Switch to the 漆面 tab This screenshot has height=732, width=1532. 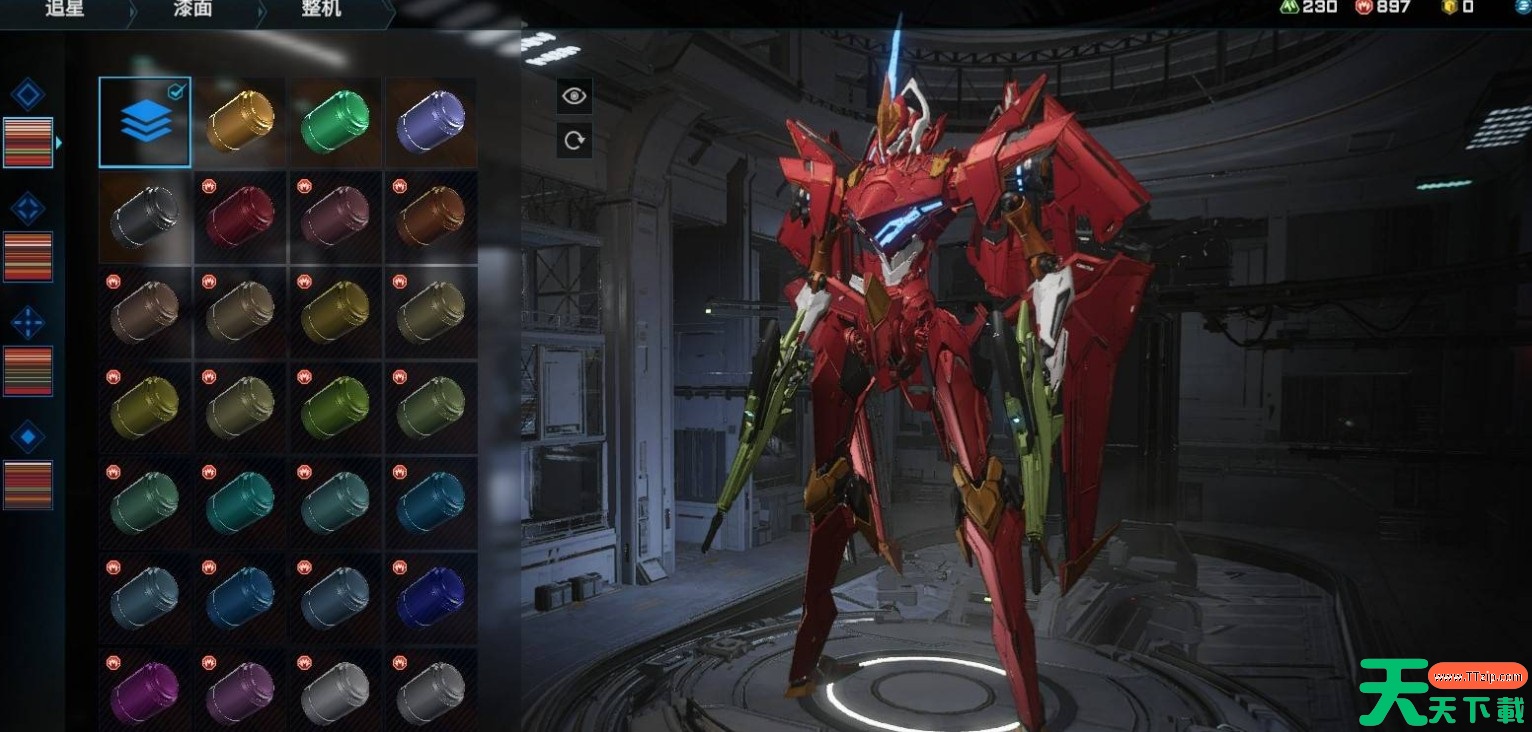194,10
